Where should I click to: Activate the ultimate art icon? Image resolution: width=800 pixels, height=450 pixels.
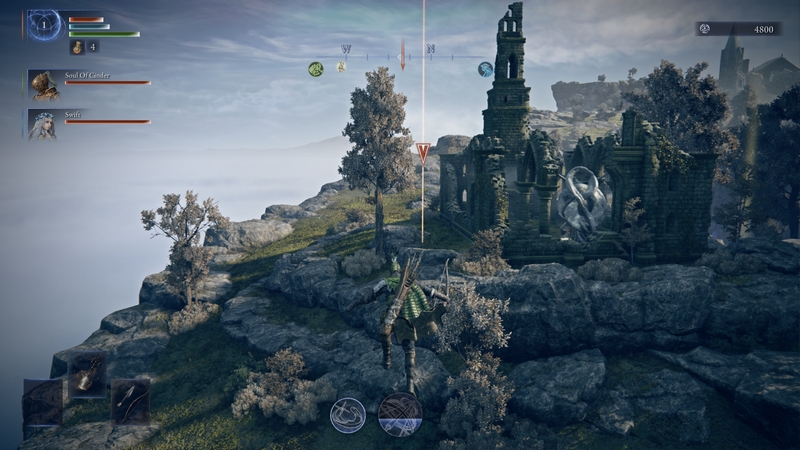[400, 414]
